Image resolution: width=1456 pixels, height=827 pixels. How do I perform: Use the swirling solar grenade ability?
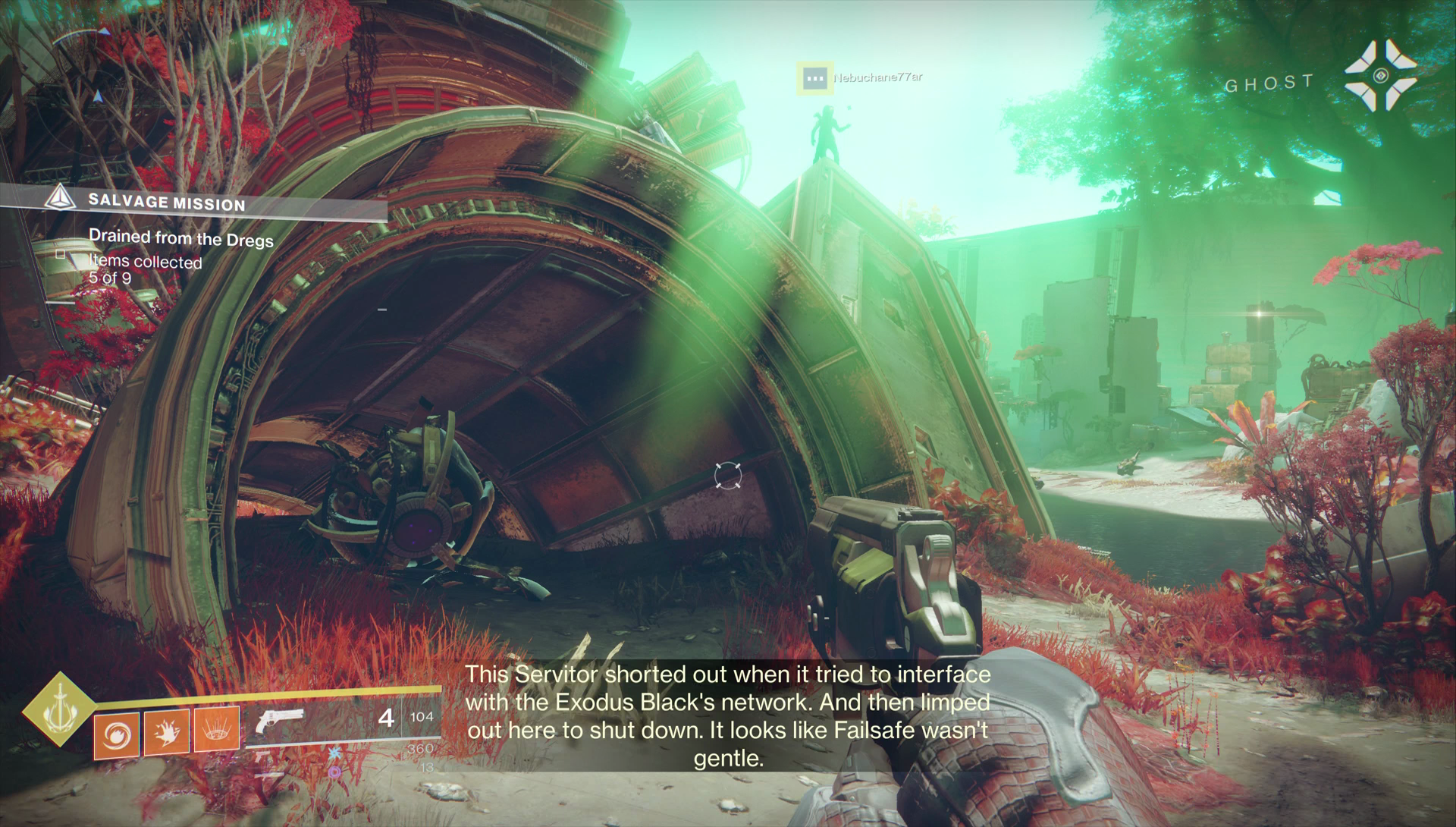[x=116, y=734]
